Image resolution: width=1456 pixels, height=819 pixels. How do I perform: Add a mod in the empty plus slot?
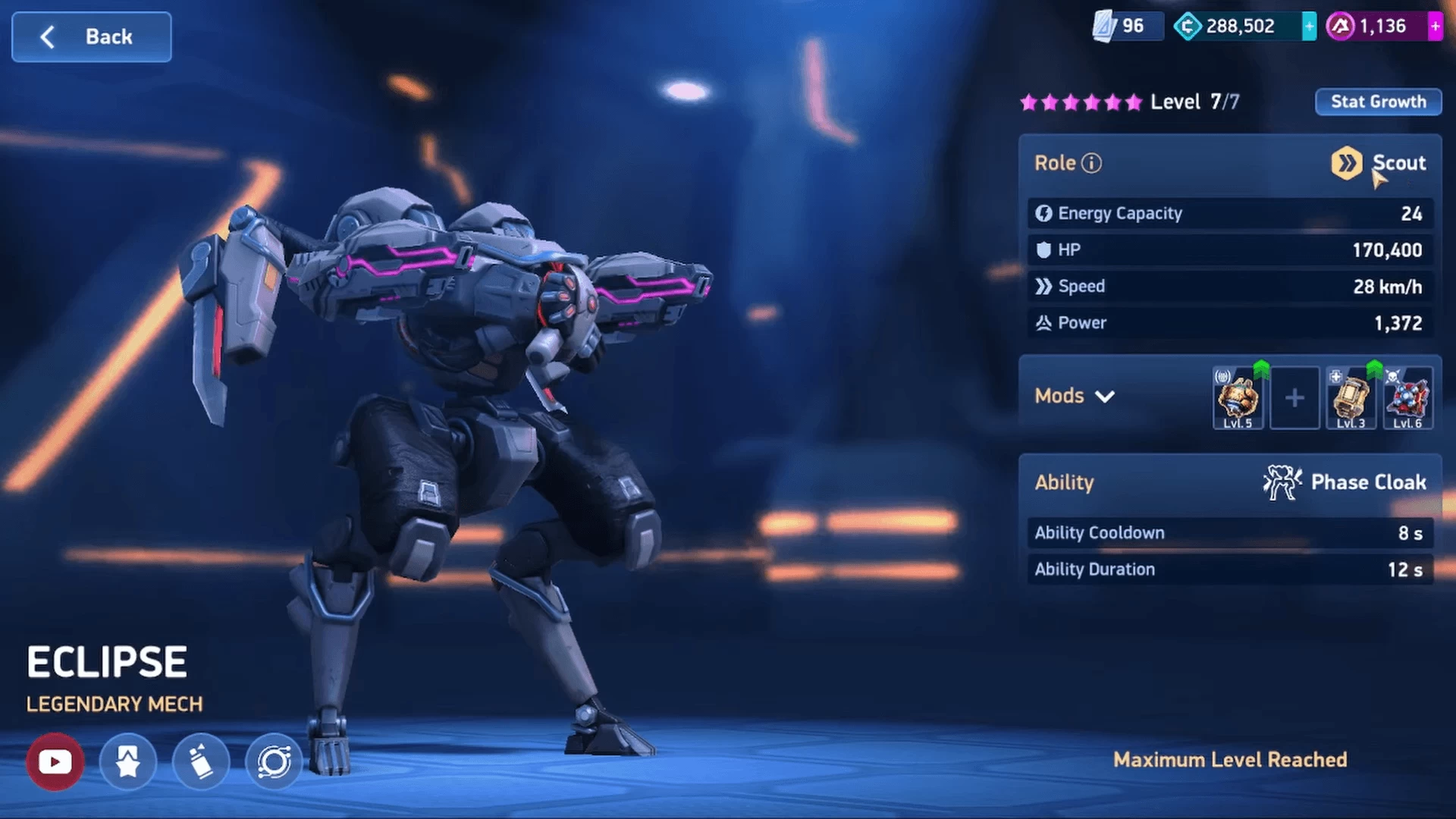tap(1294, 398)
